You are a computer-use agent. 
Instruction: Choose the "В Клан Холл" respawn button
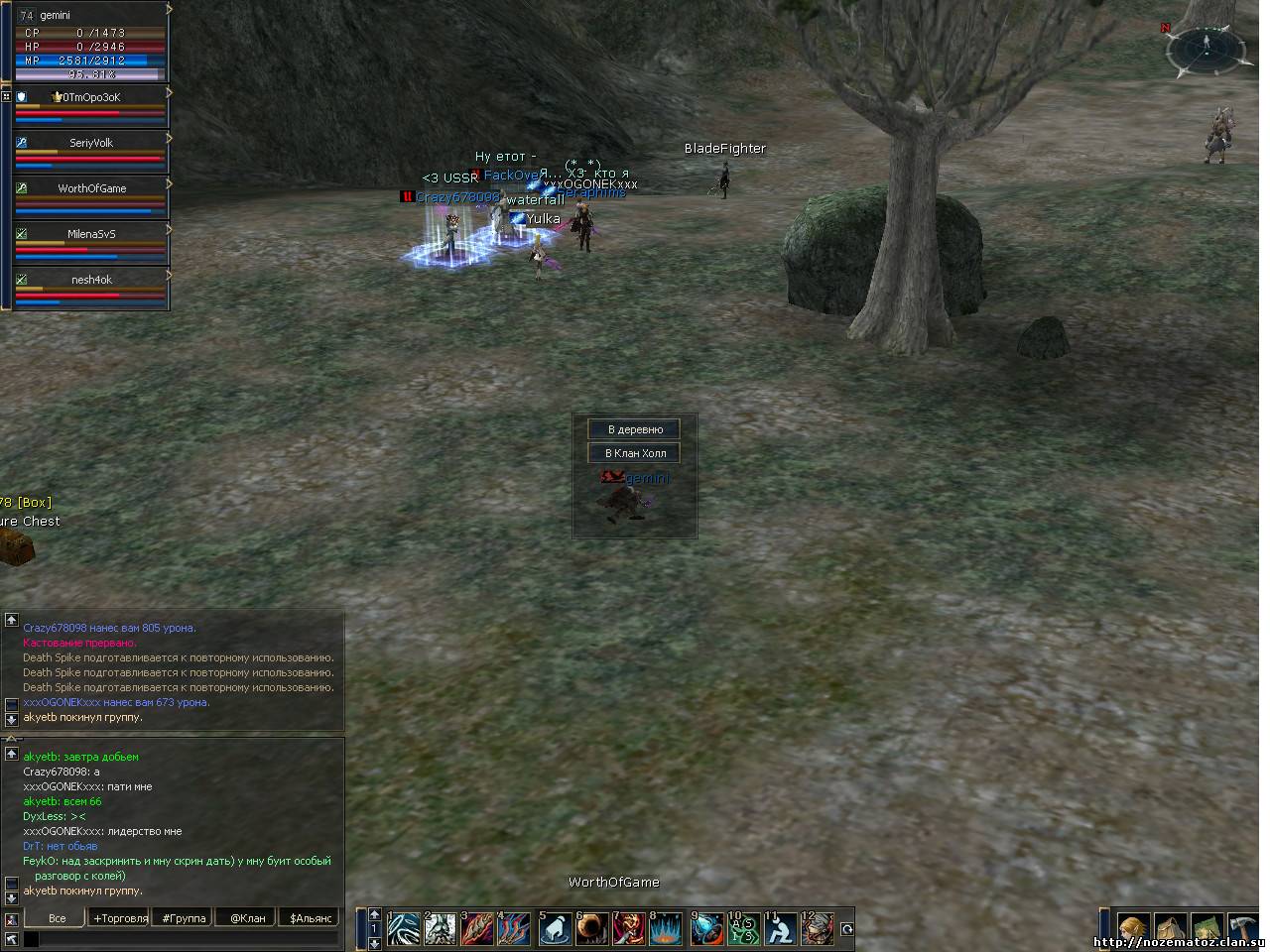[635, 453]
